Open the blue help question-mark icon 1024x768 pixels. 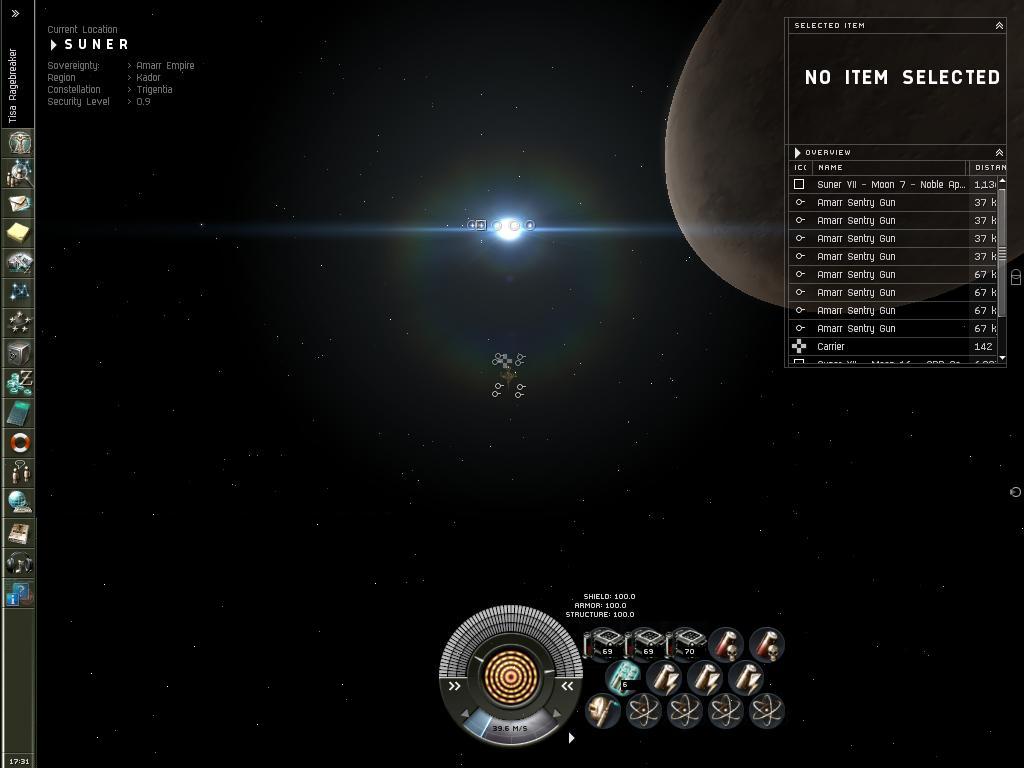pyautogui.click(x=19, y=595)
